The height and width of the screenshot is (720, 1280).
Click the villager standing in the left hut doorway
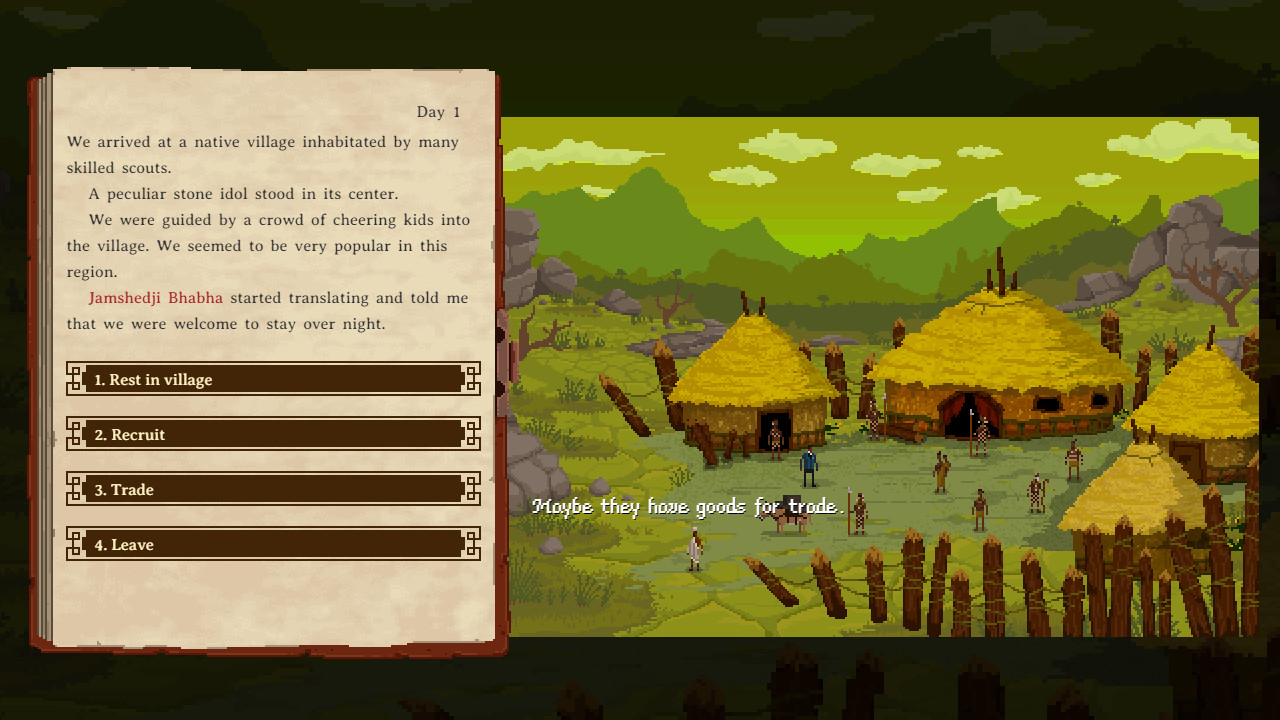pyautogui.click(x=775, y=438)
